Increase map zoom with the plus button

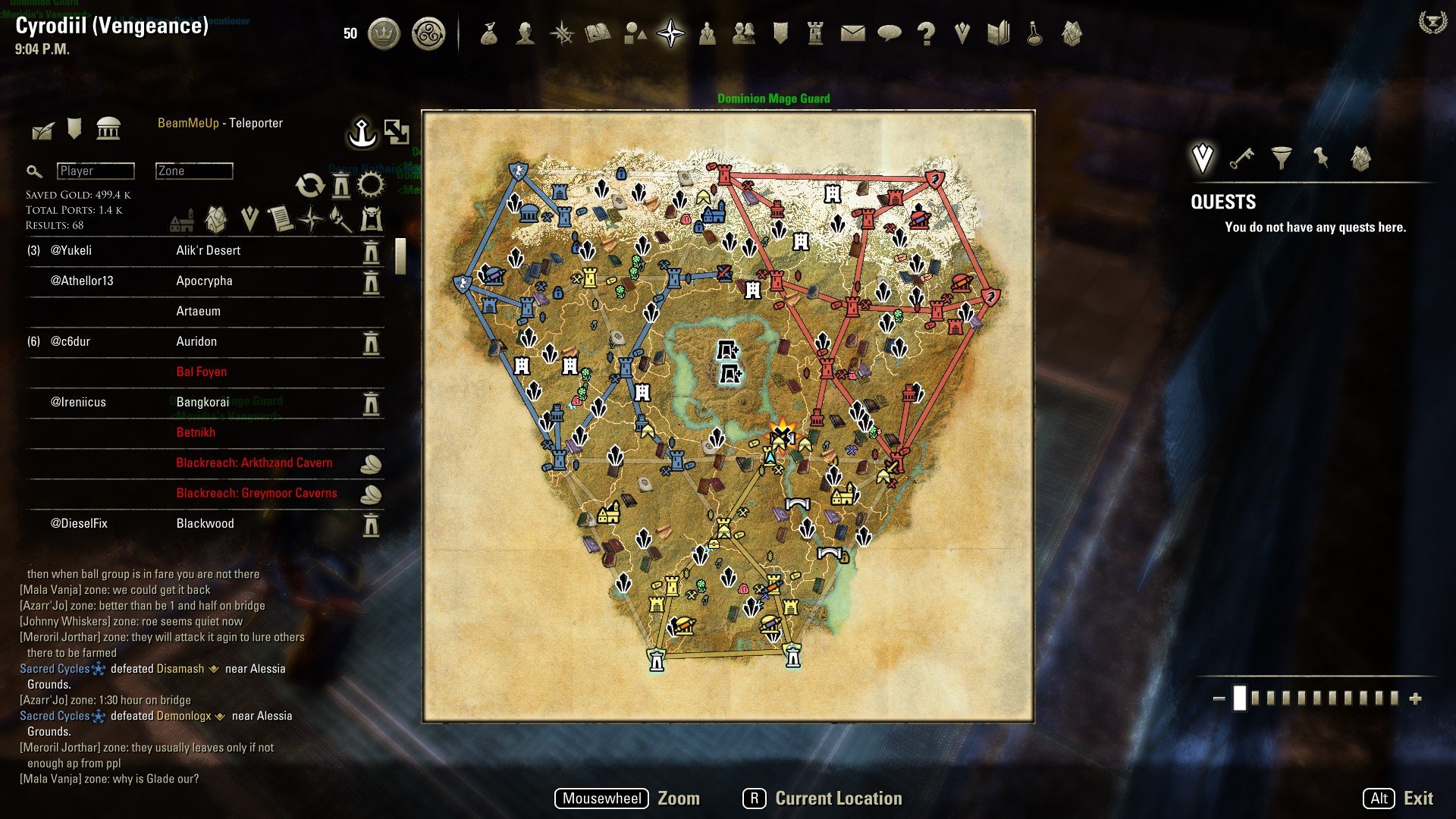[x=1415, y=698]
